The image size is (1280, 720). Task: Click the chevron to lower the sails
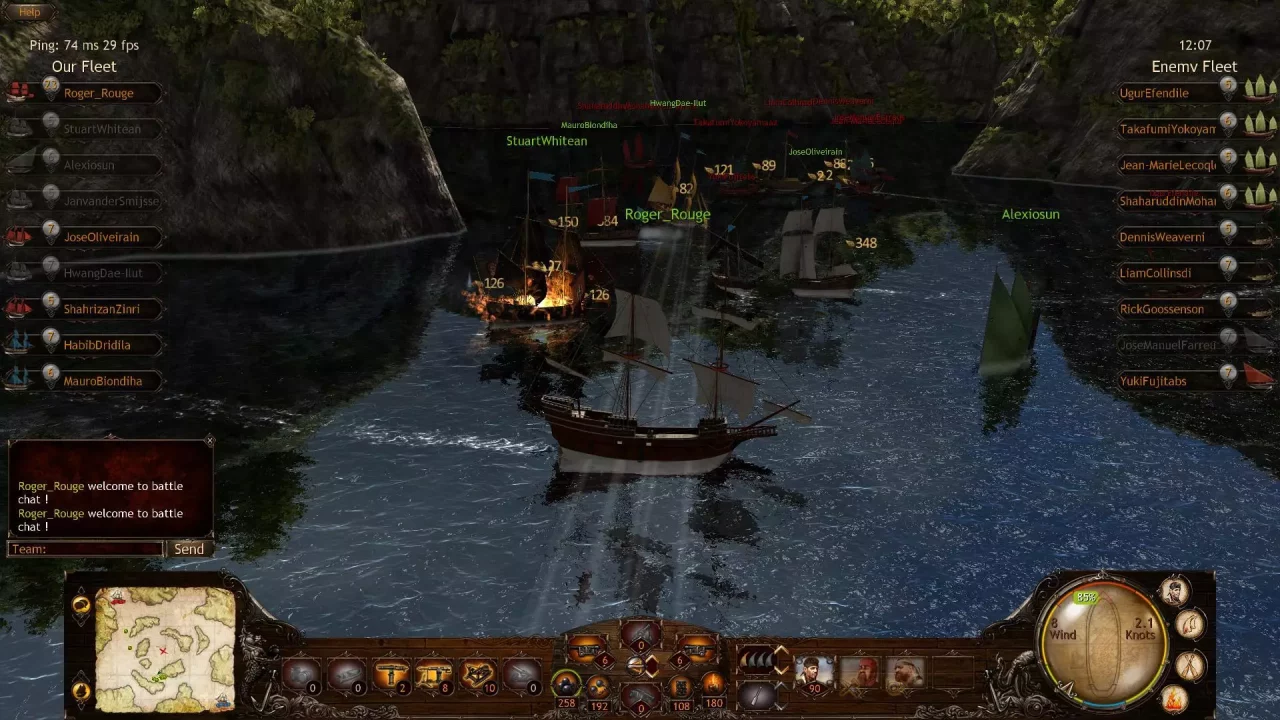(780, 668)
